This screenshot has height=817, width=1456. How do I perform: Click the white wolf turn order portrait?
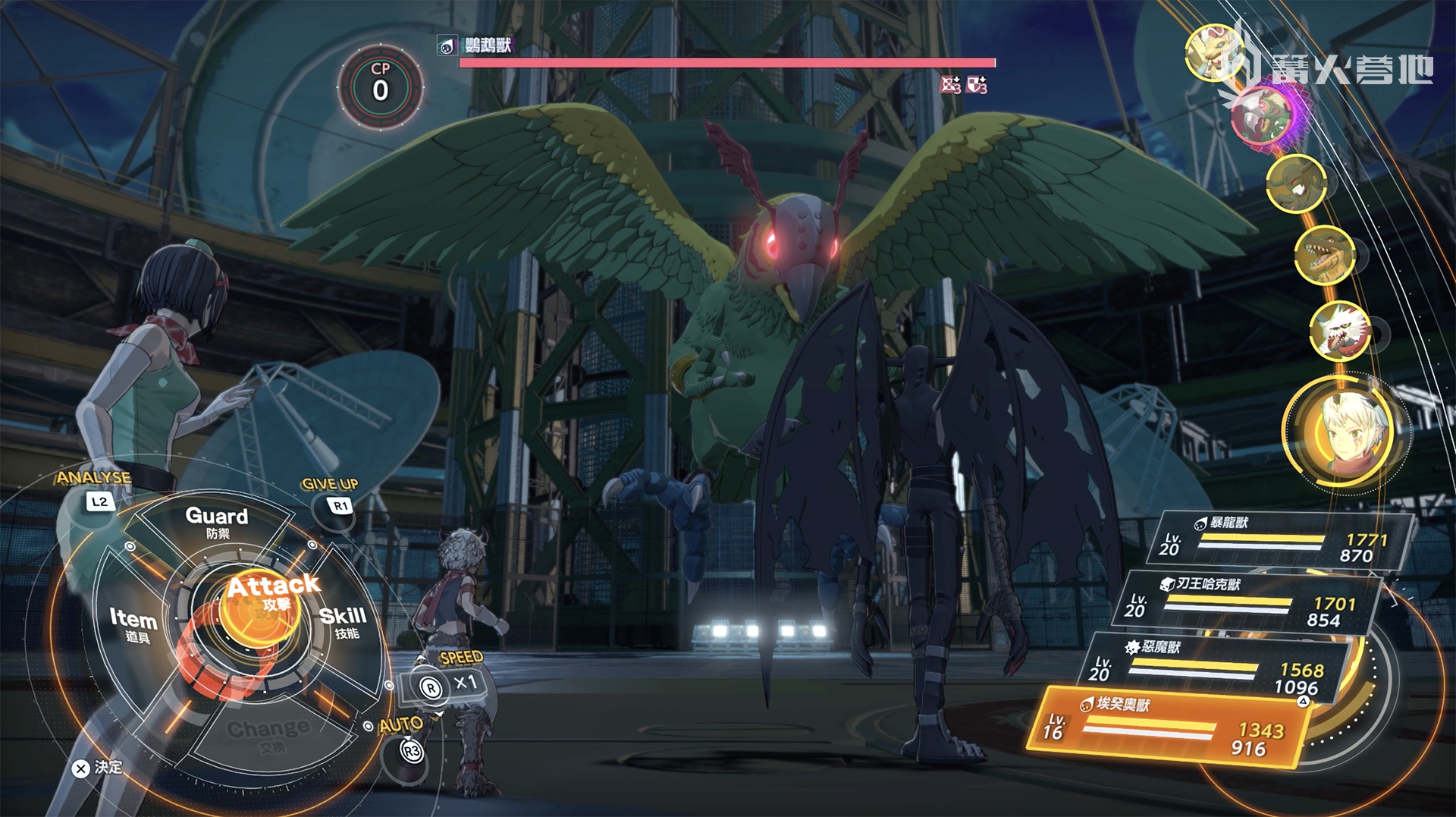click(x=1341, y=331)
